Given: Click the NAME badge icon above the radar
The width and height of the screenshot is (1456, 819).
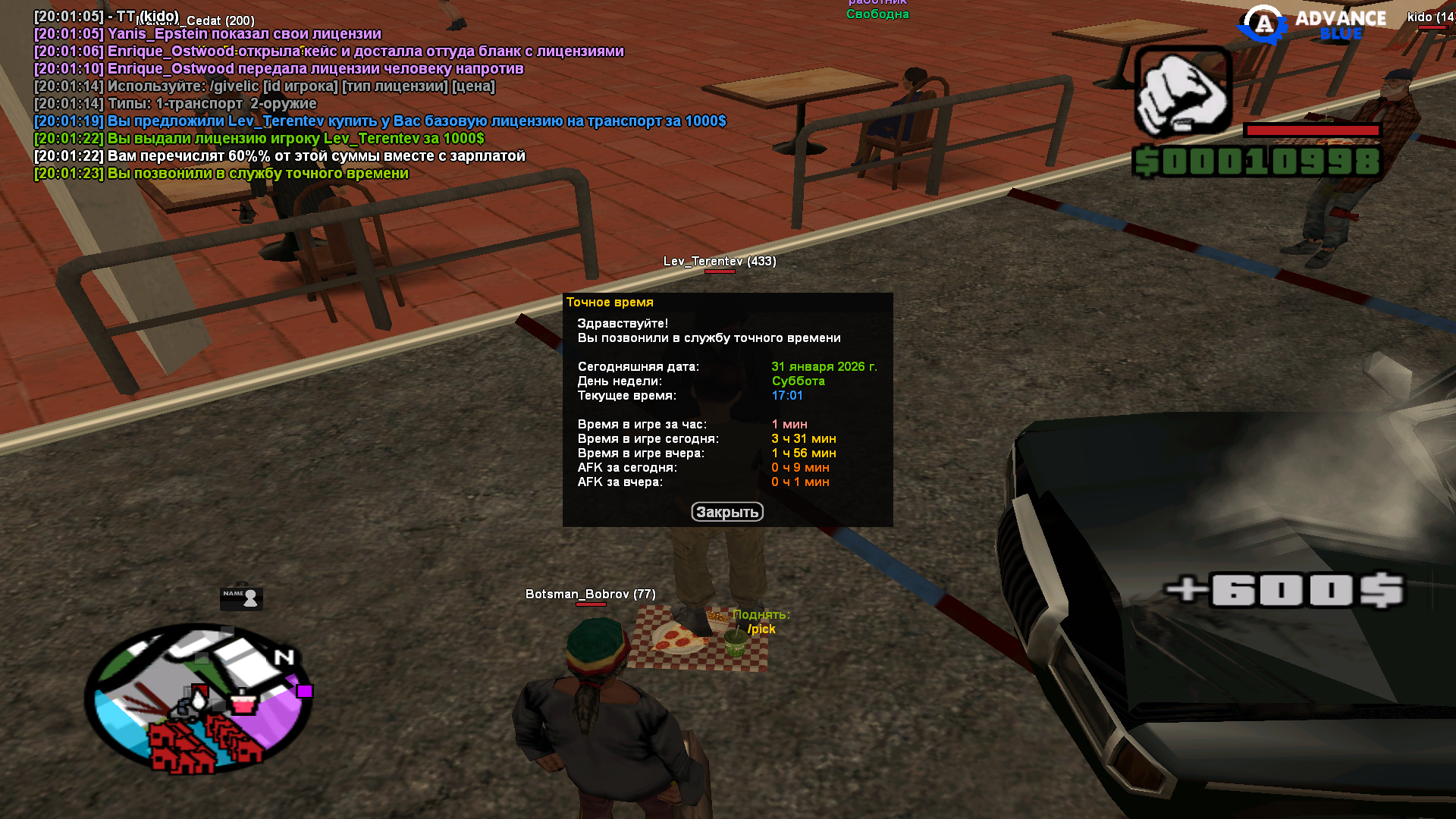Looking at the screenshot, I should [x=241, y=598].
